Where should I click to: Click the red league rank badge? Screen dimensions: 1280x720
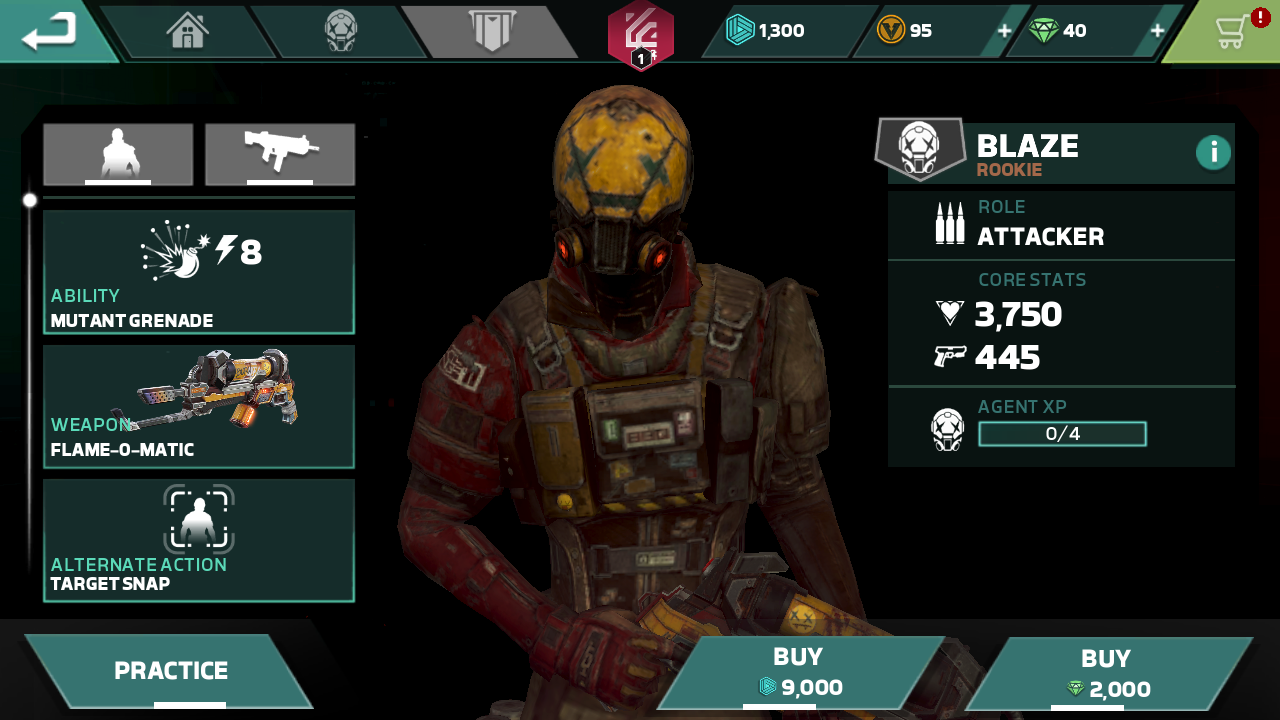pos(641,36)
